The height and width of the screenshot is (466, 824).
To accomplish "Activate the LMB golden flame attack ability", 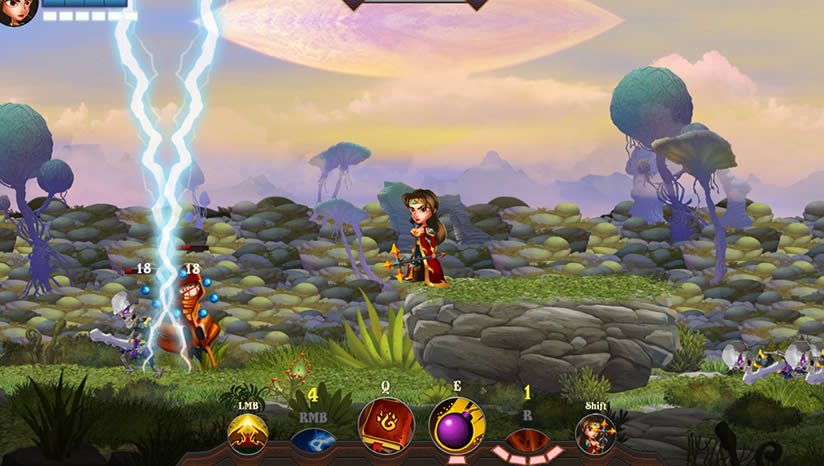I will 247,433.
